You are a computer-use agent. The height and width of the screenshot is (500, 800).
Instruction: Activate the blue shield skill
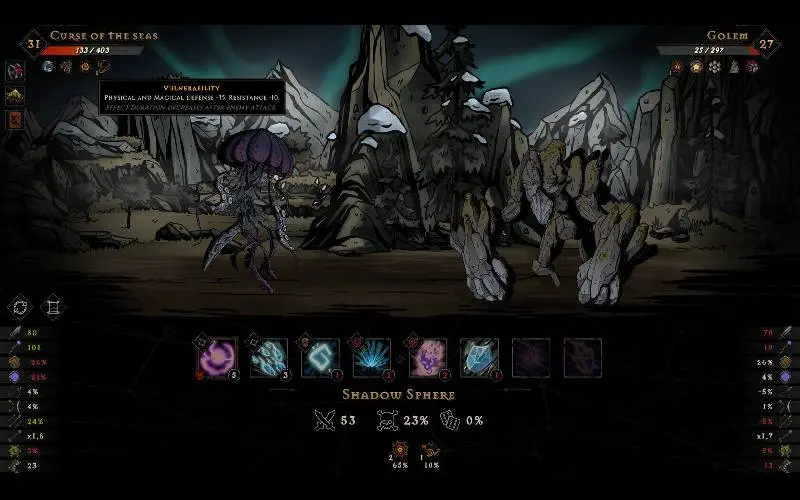point(478,357)
